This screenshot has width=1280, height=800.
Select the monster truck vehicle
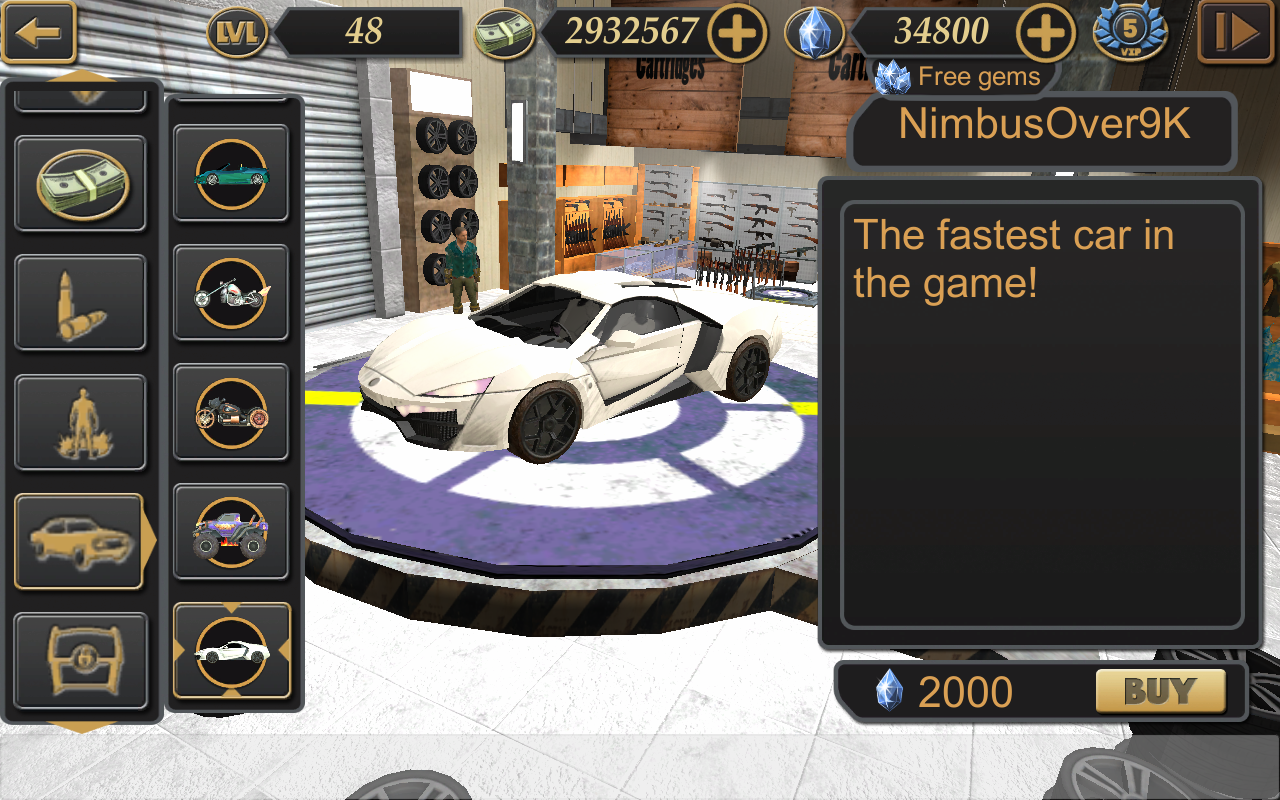coord(231,530)
